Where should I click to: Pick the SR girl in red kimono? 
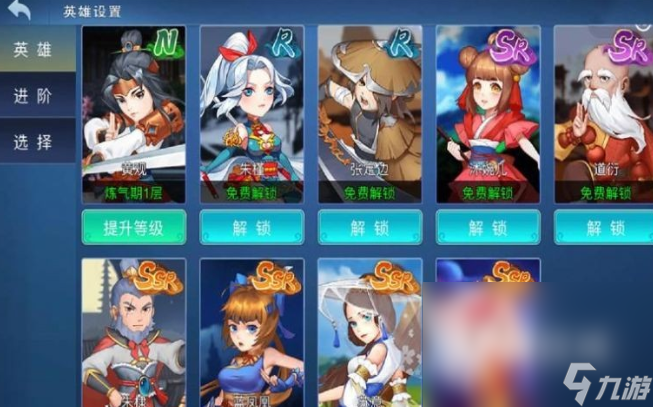488,110
